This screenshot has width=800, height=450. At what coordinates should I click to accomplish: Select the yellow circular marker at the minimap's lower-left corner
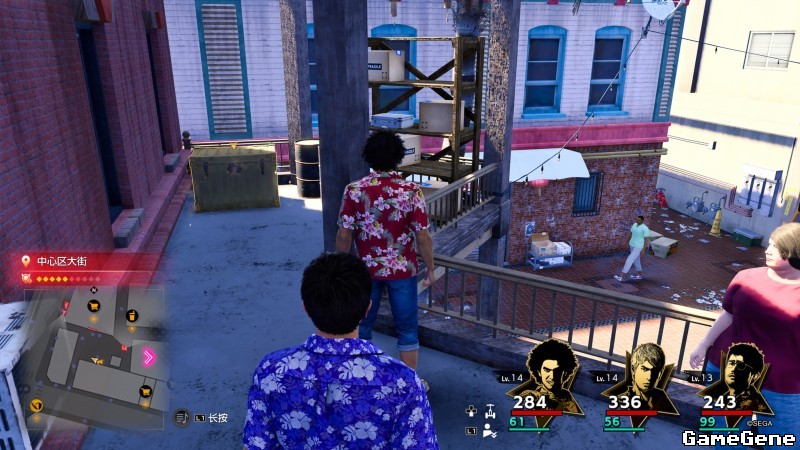coord(37,405)
